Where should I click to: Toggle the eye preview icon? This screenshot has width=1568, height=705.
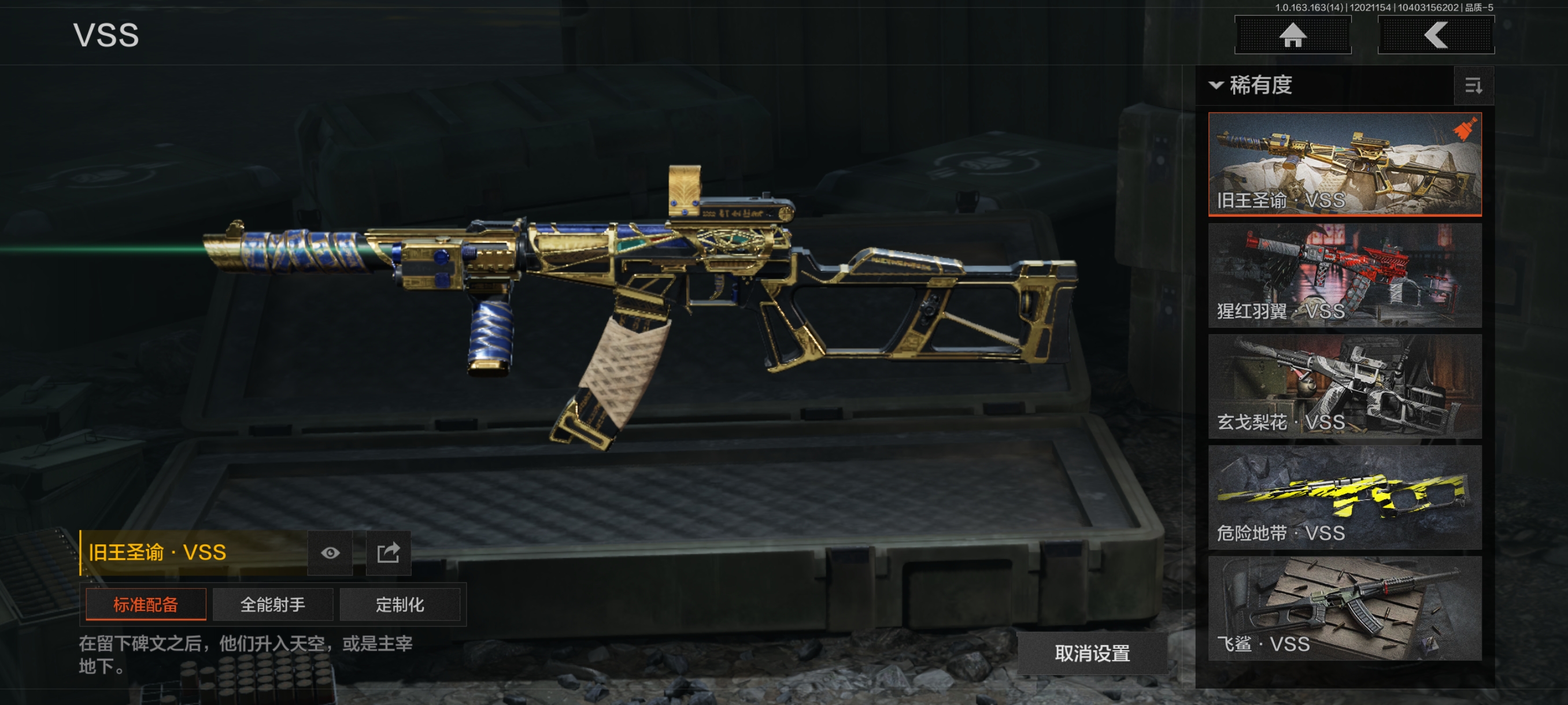331,552
